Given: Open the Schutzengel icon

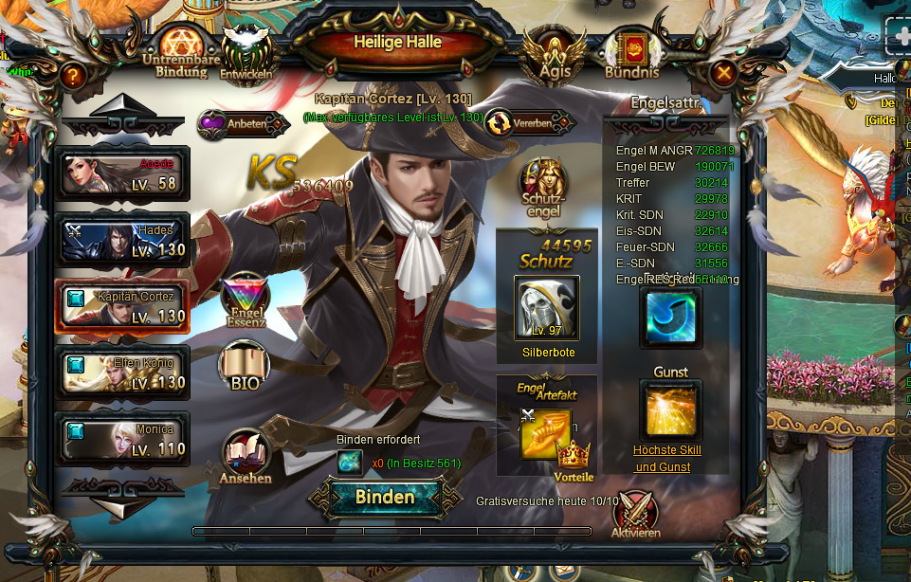Looking at the screenshot, I should click(x=543, y=186).
